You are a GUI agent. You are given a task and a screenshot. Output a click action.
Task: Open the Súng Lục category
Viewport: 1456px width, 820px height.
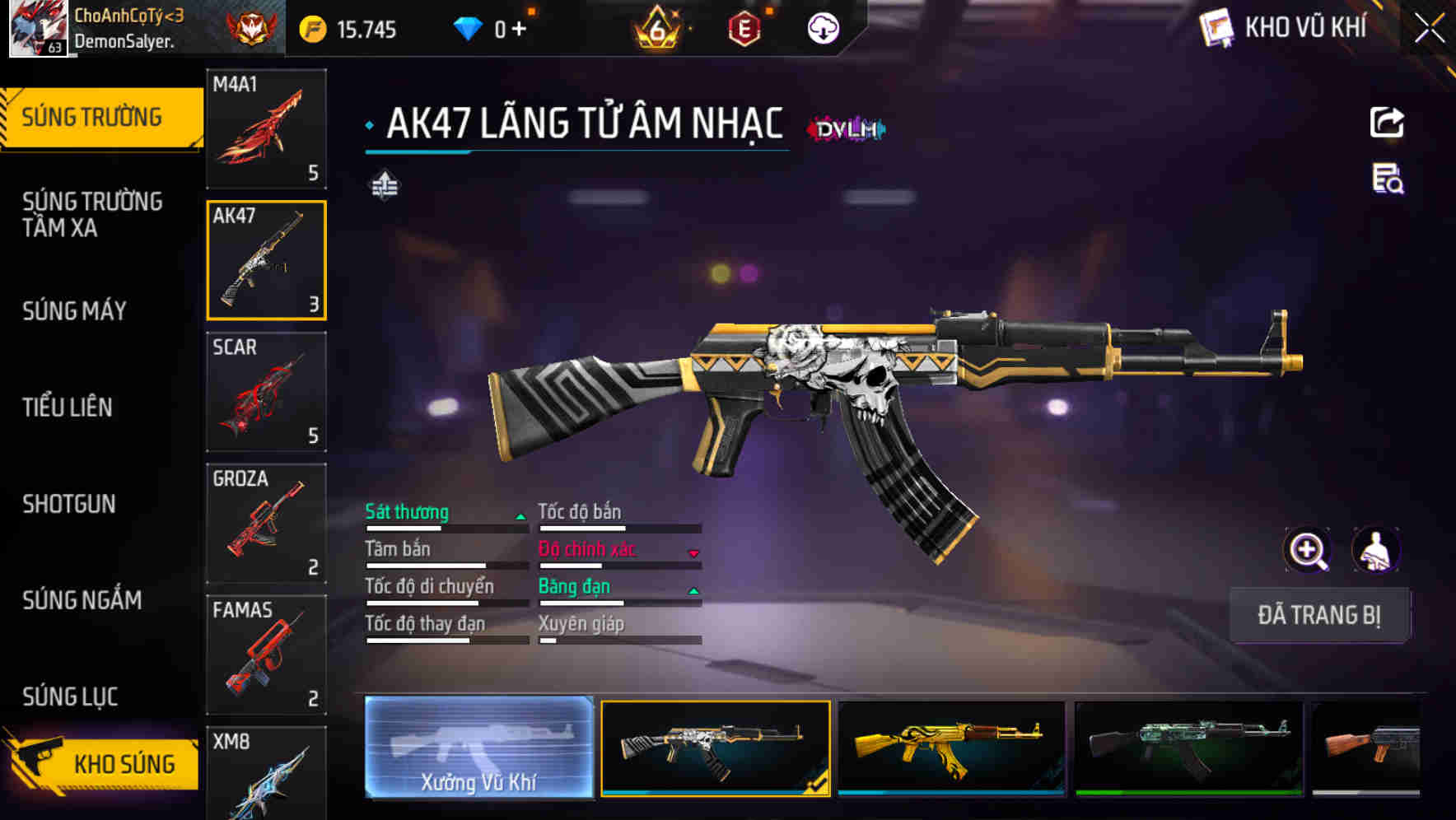tap(70, 697)
